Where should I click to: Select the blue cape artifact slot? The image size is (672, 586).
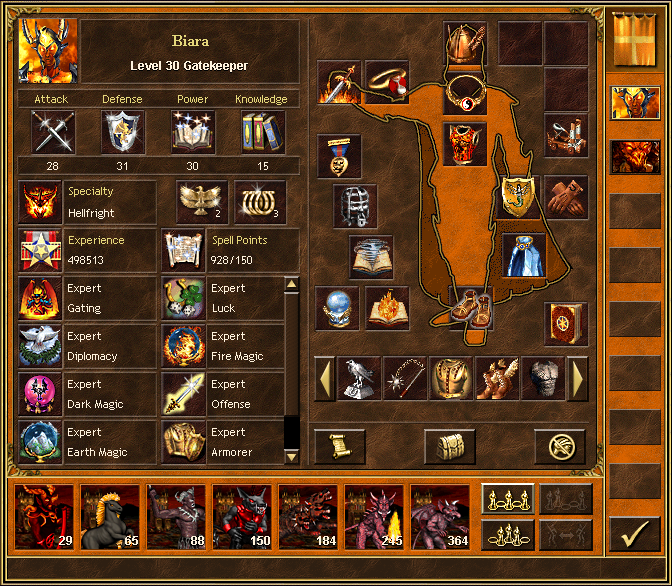point(523,255)
